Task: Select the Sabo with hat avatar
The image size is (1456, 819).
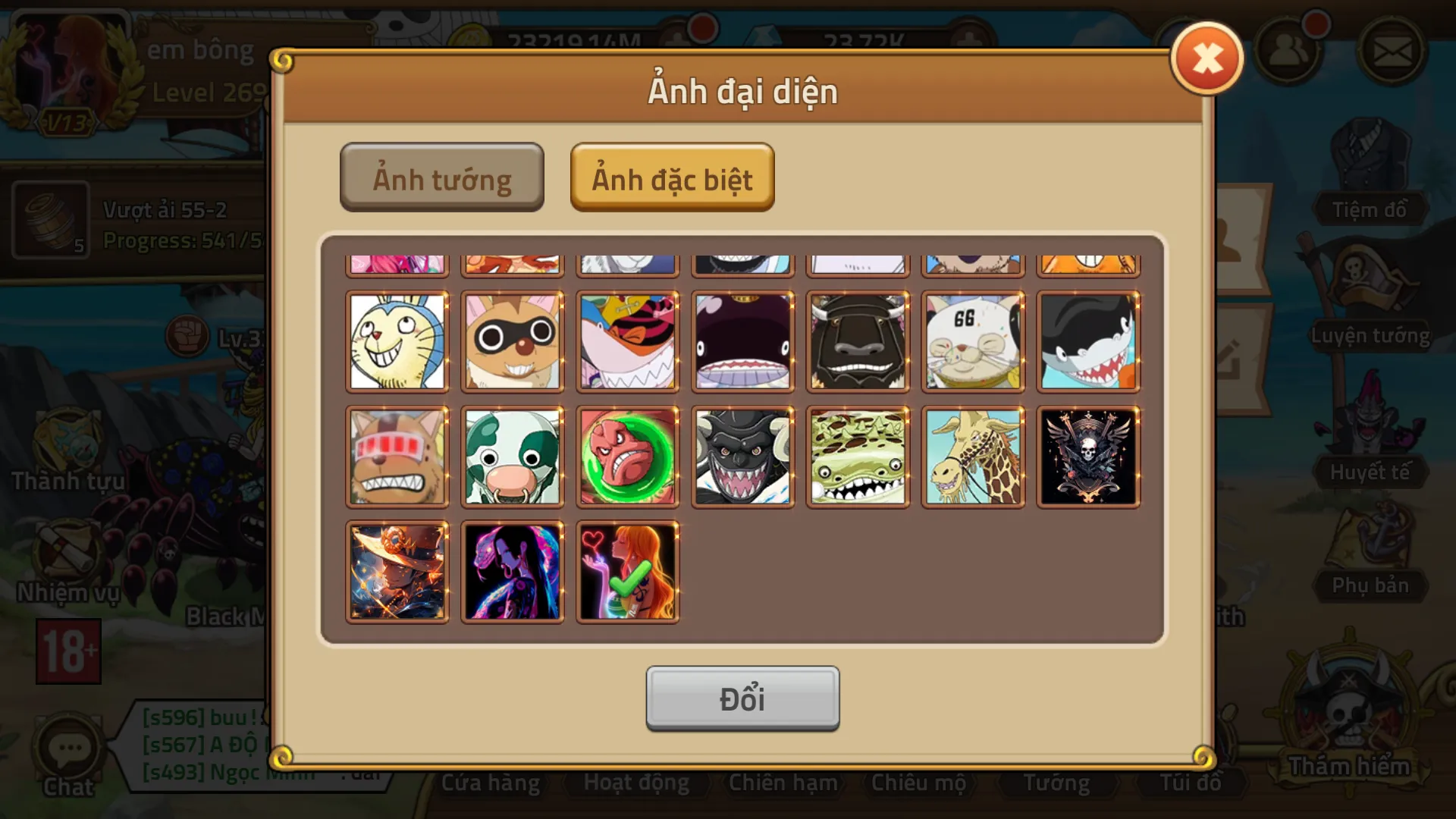Action: coord(397,571)
